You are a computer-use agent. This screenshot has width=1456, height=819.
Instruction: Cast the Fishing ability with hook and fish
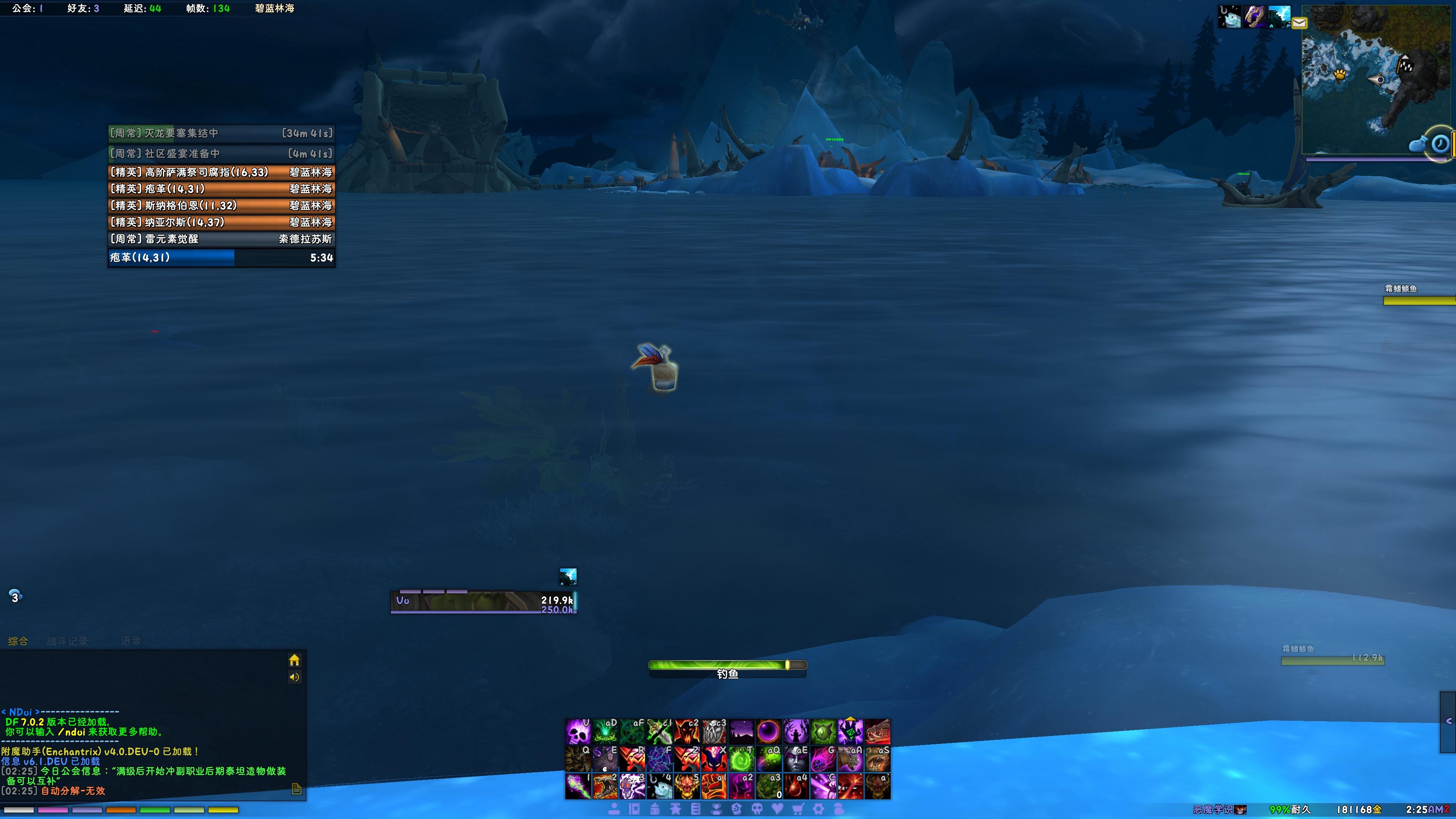coord(660,786)
